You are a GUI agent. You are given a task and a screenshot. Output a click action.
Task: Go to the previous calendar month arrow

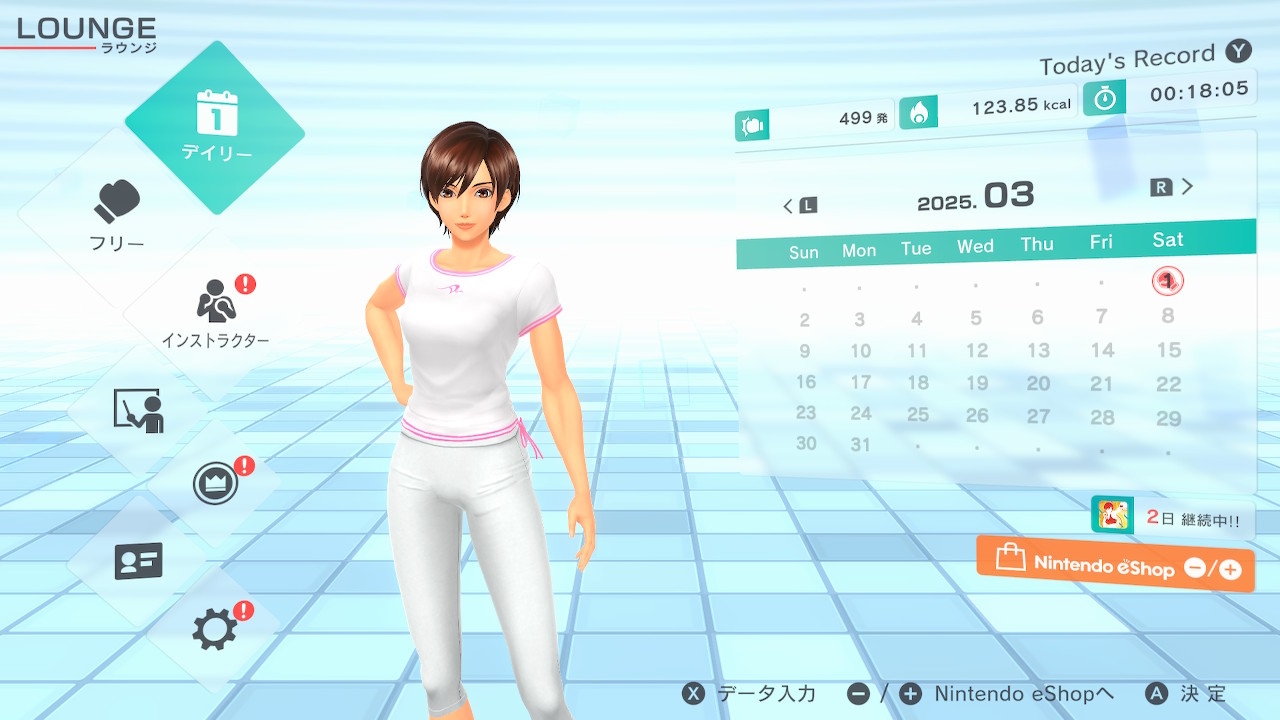(x=799, y=206)
